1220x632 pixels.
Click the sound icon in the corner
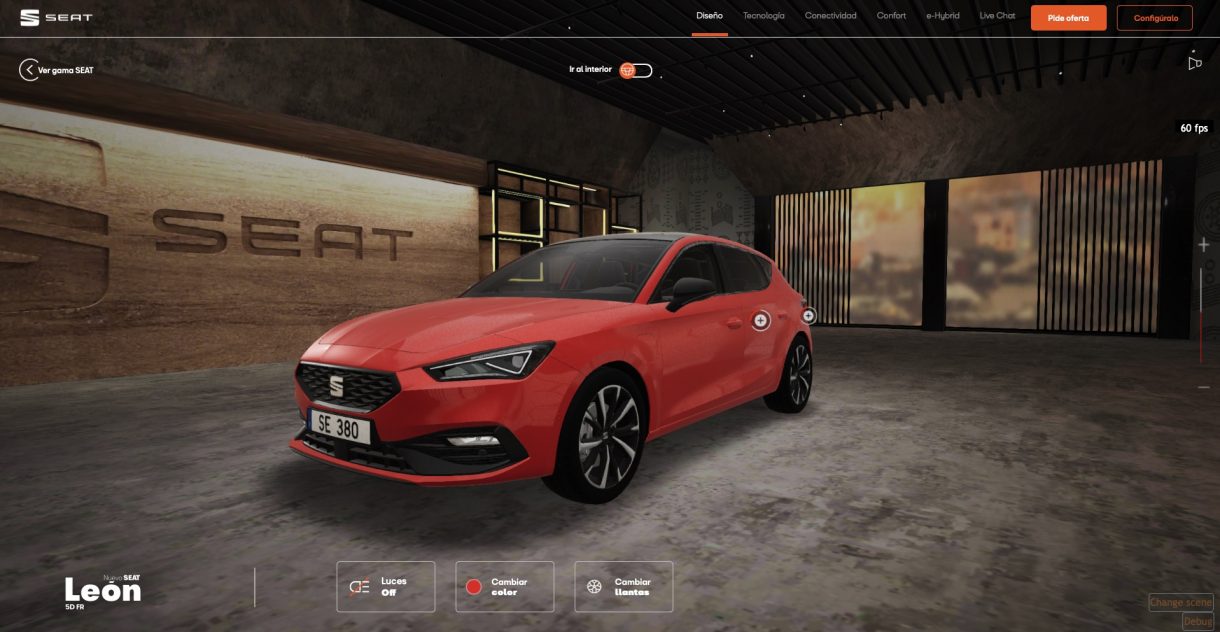(1194, 63)
